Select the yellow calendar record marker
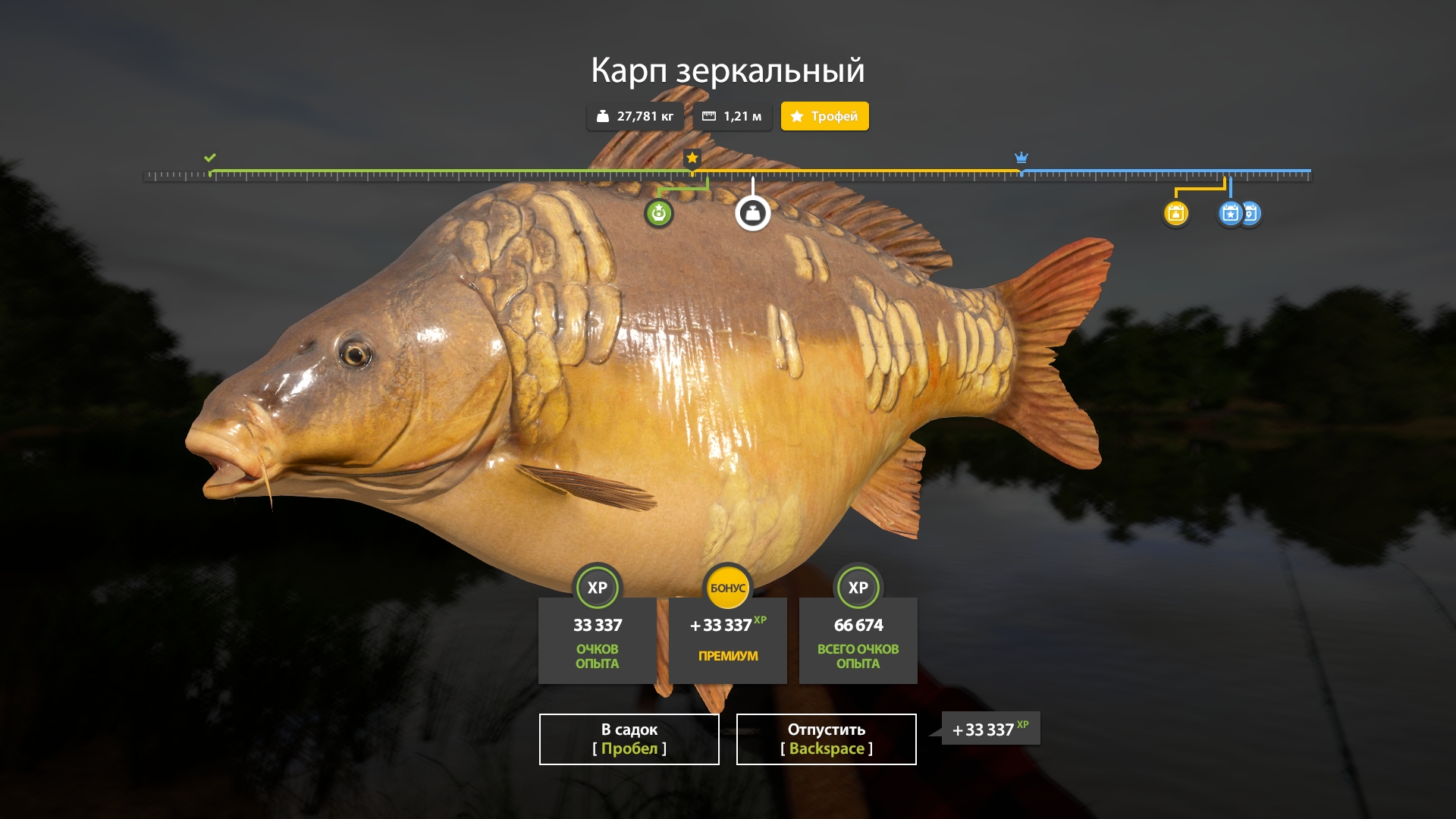 1175,214
